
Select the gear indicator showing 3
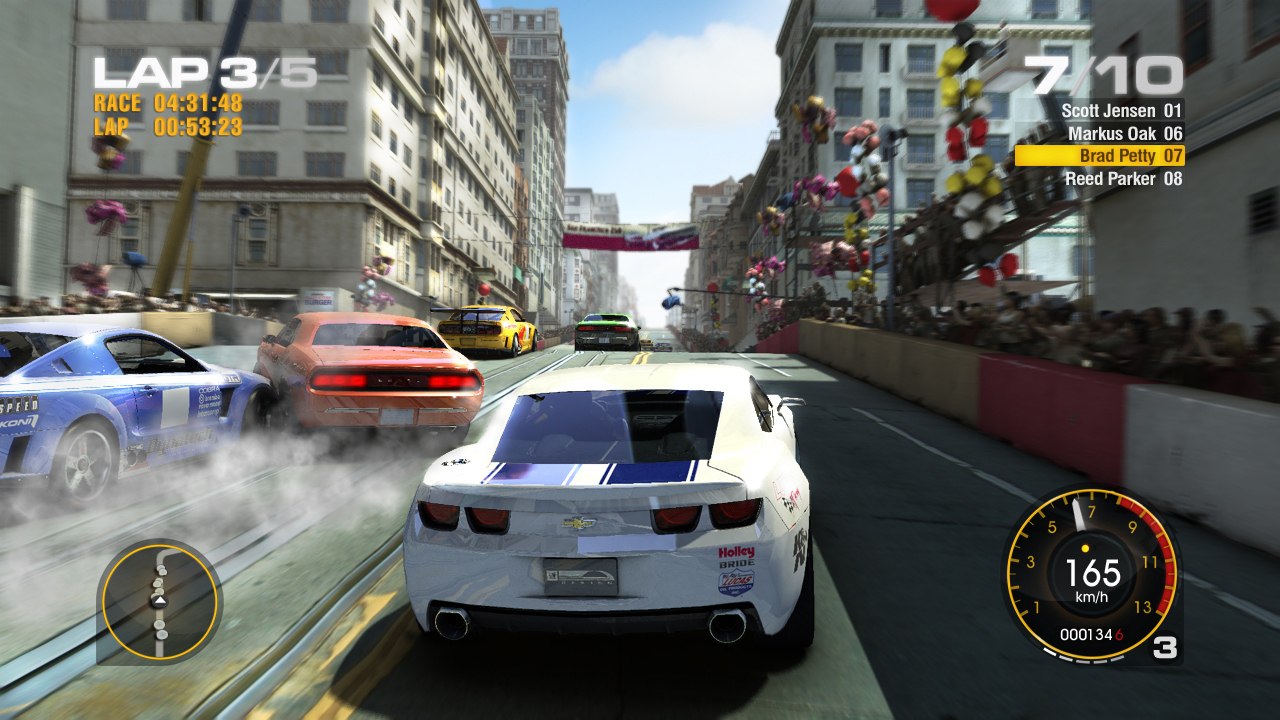tap(1164, 648)
